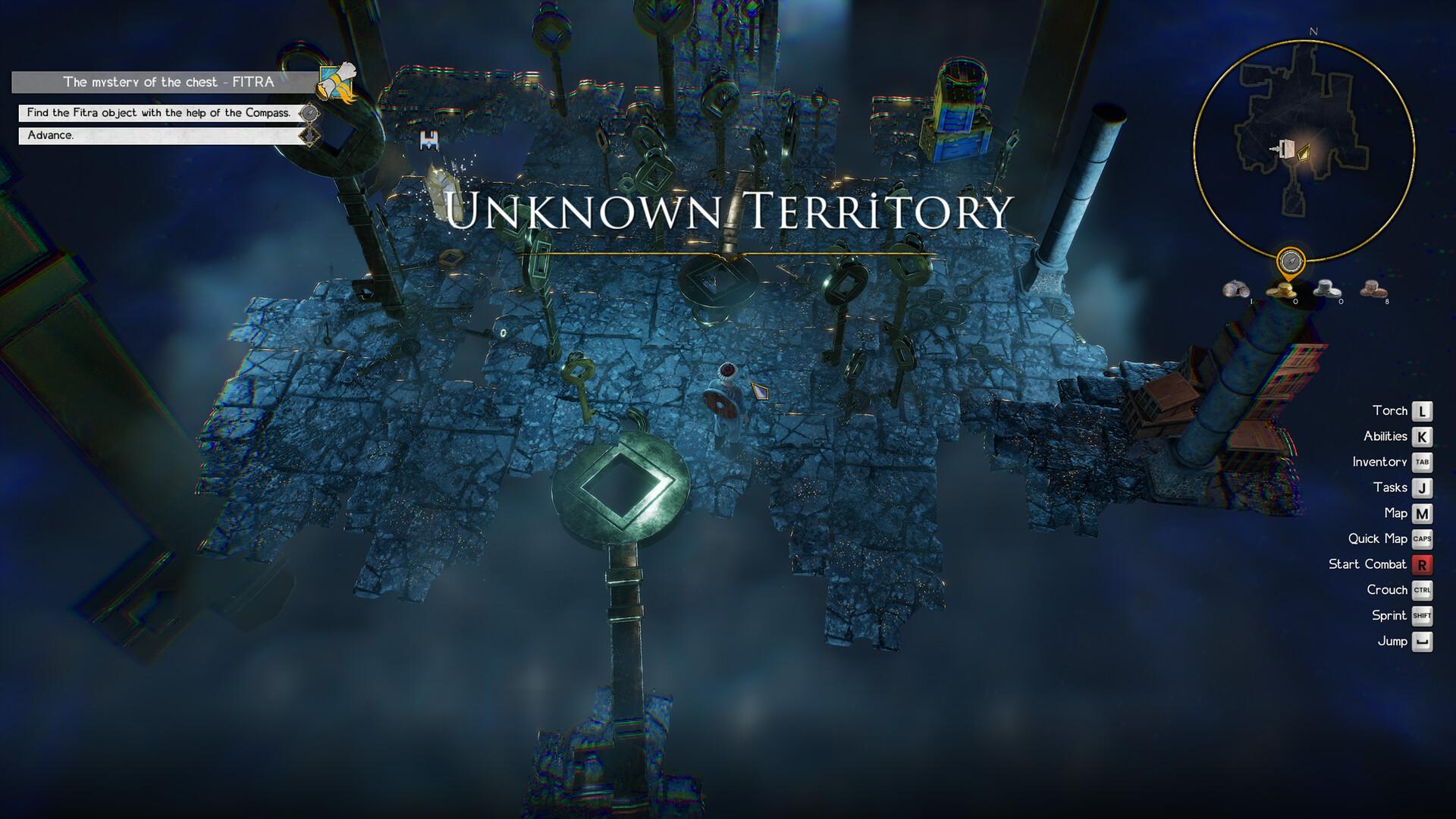Open the Map via the M keybind entry
This screenshot has width=1456, height=819.
(x=1423, y=513)
